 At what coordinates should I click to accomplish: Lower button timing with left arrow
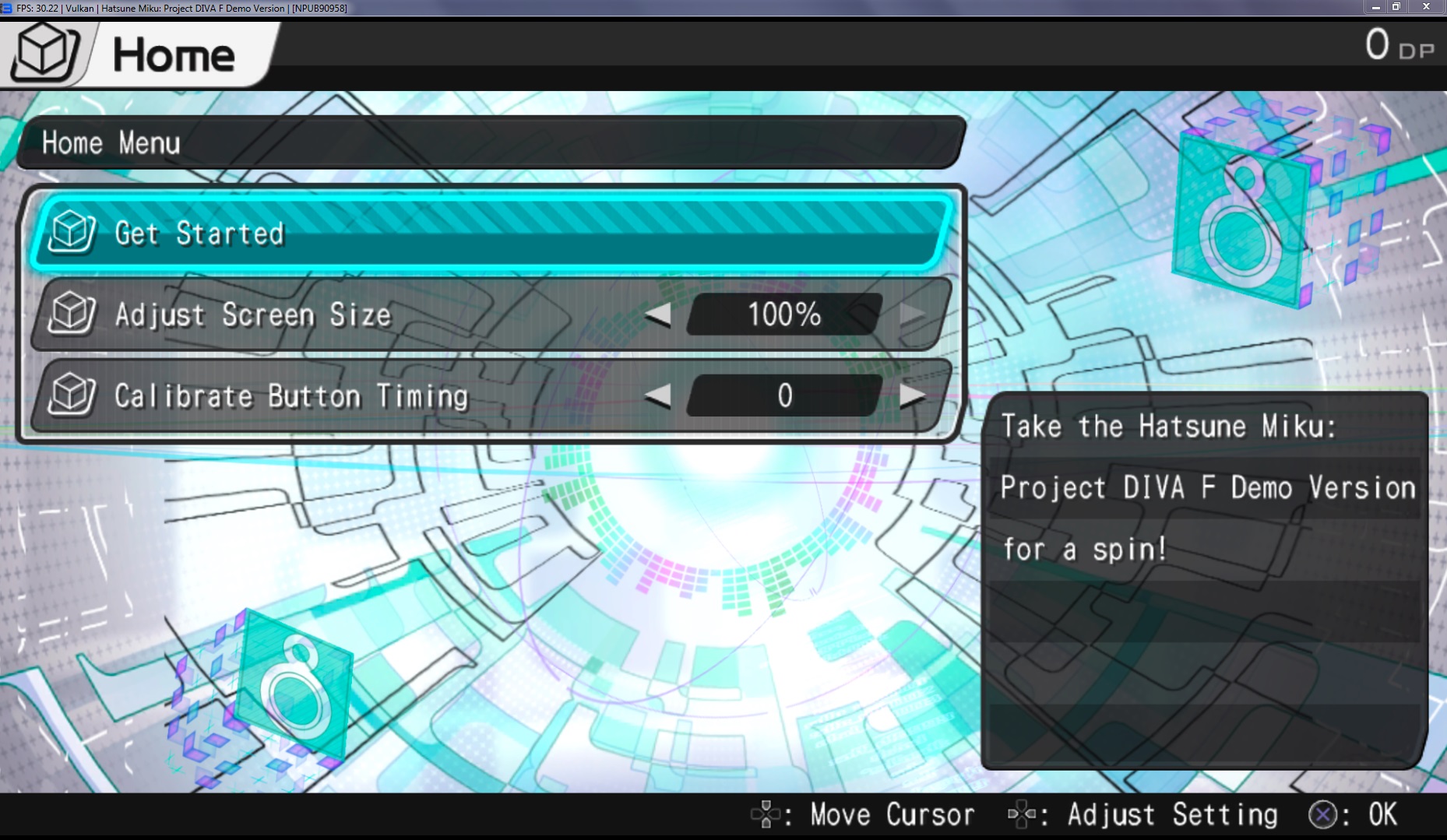click(x=659, y=395)
